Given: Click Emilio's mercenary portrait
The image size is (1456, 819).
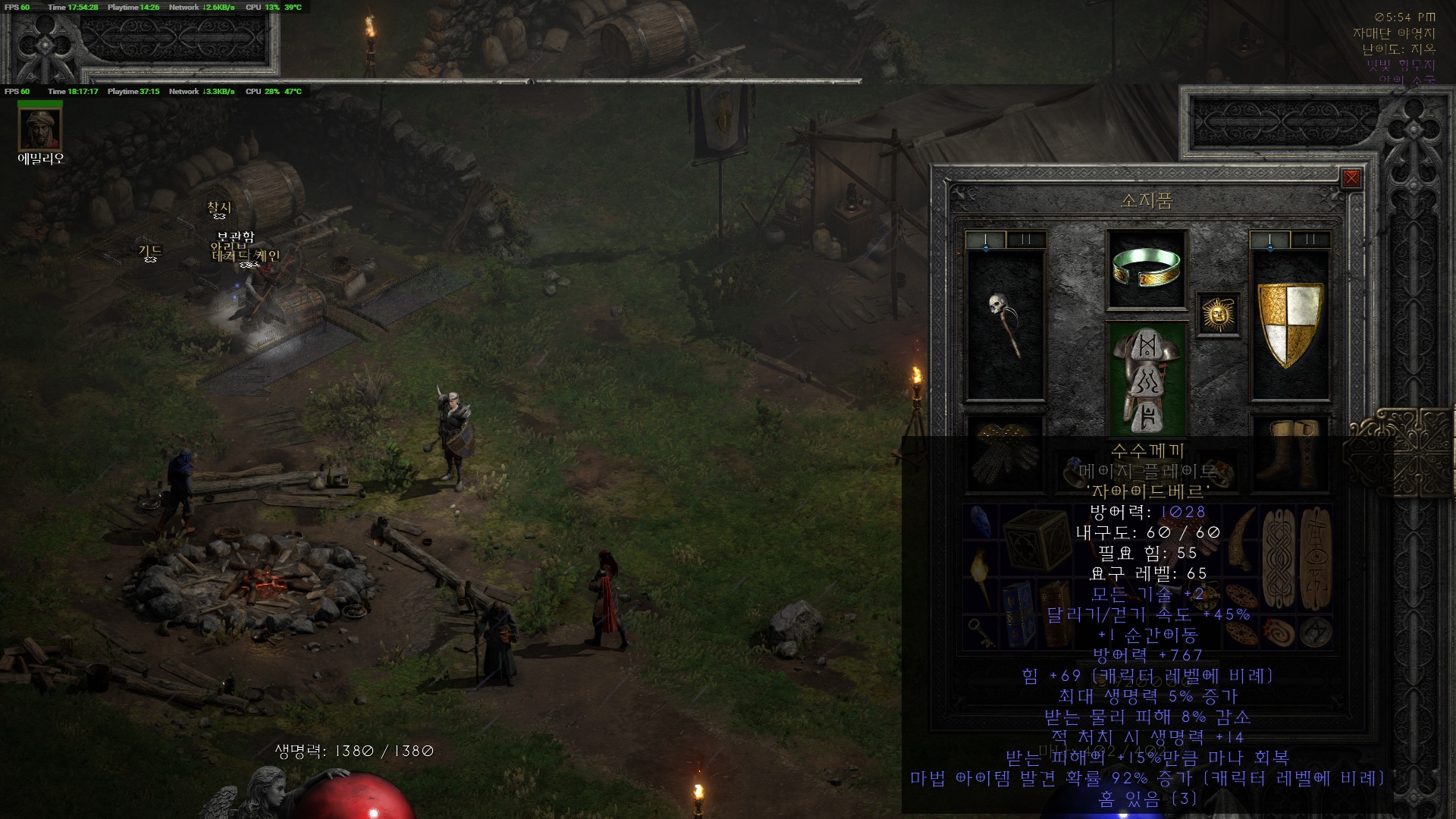Looking at the screenshot, I should (x=40, y=130).
